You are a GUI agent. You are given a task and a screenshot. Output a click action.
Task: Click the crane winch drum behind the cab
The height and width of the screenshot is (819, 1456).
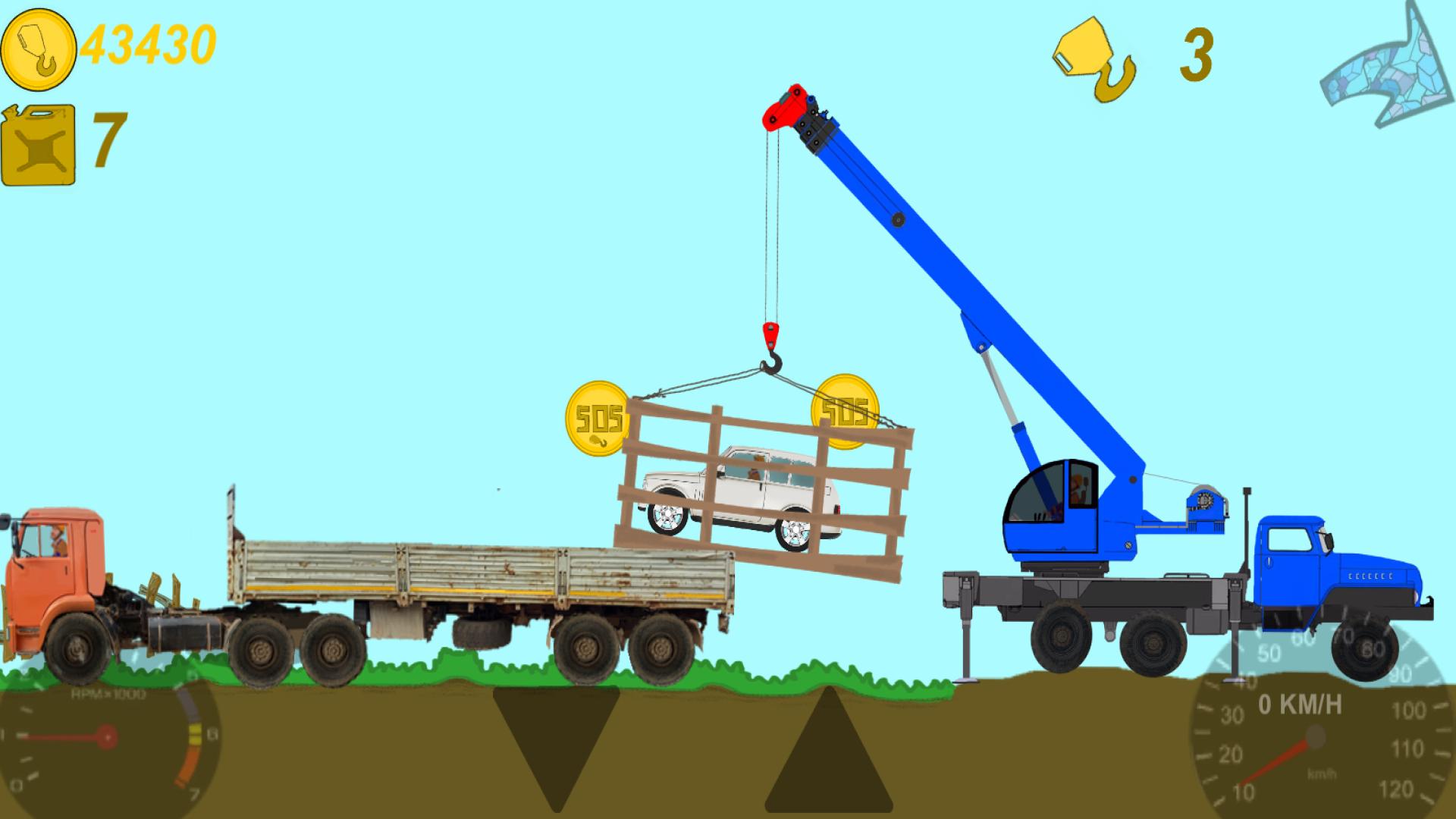[1206, 500]
